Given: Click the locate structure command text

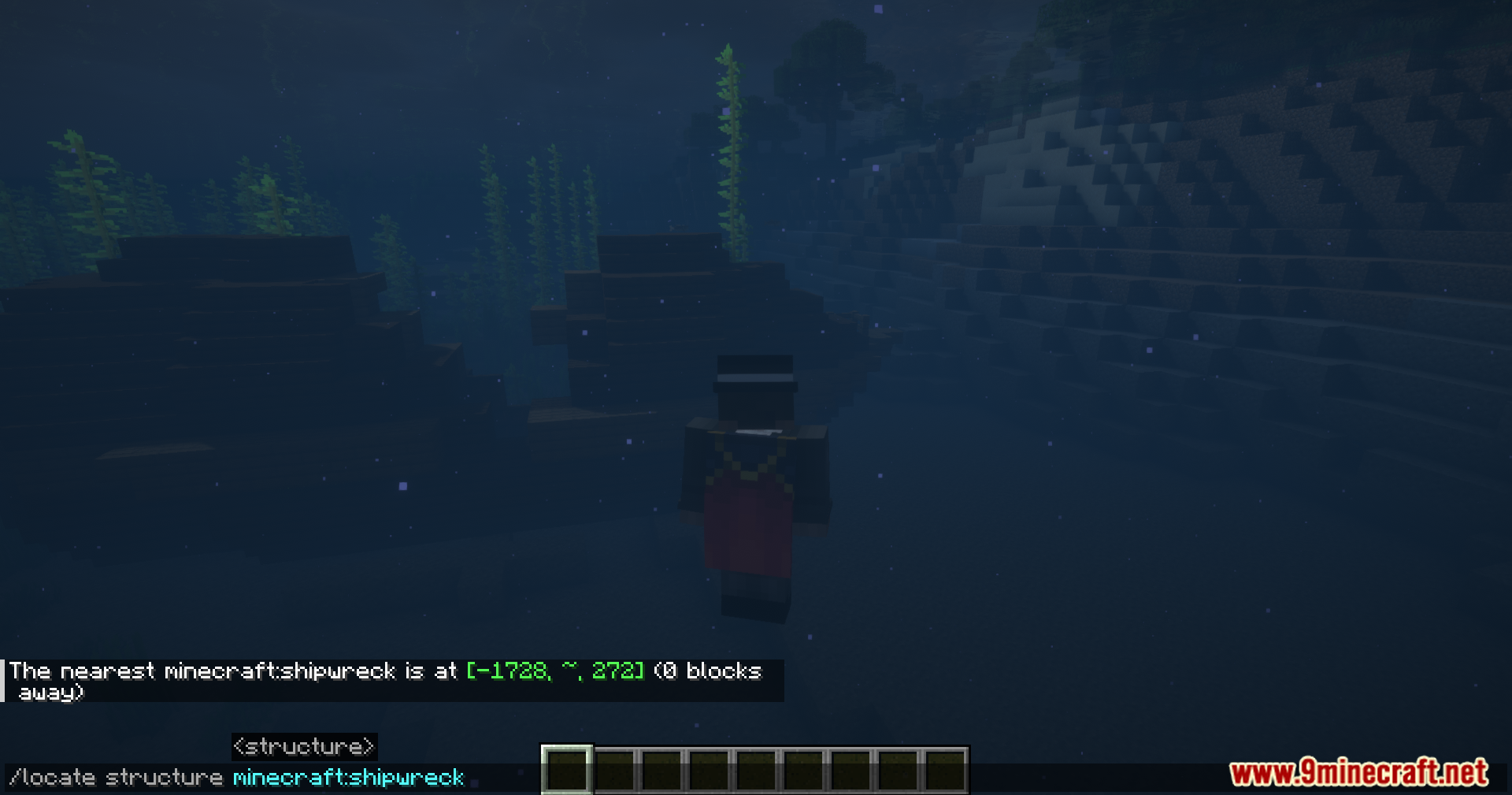Looking at the screenshot, I should pos(118,777).
